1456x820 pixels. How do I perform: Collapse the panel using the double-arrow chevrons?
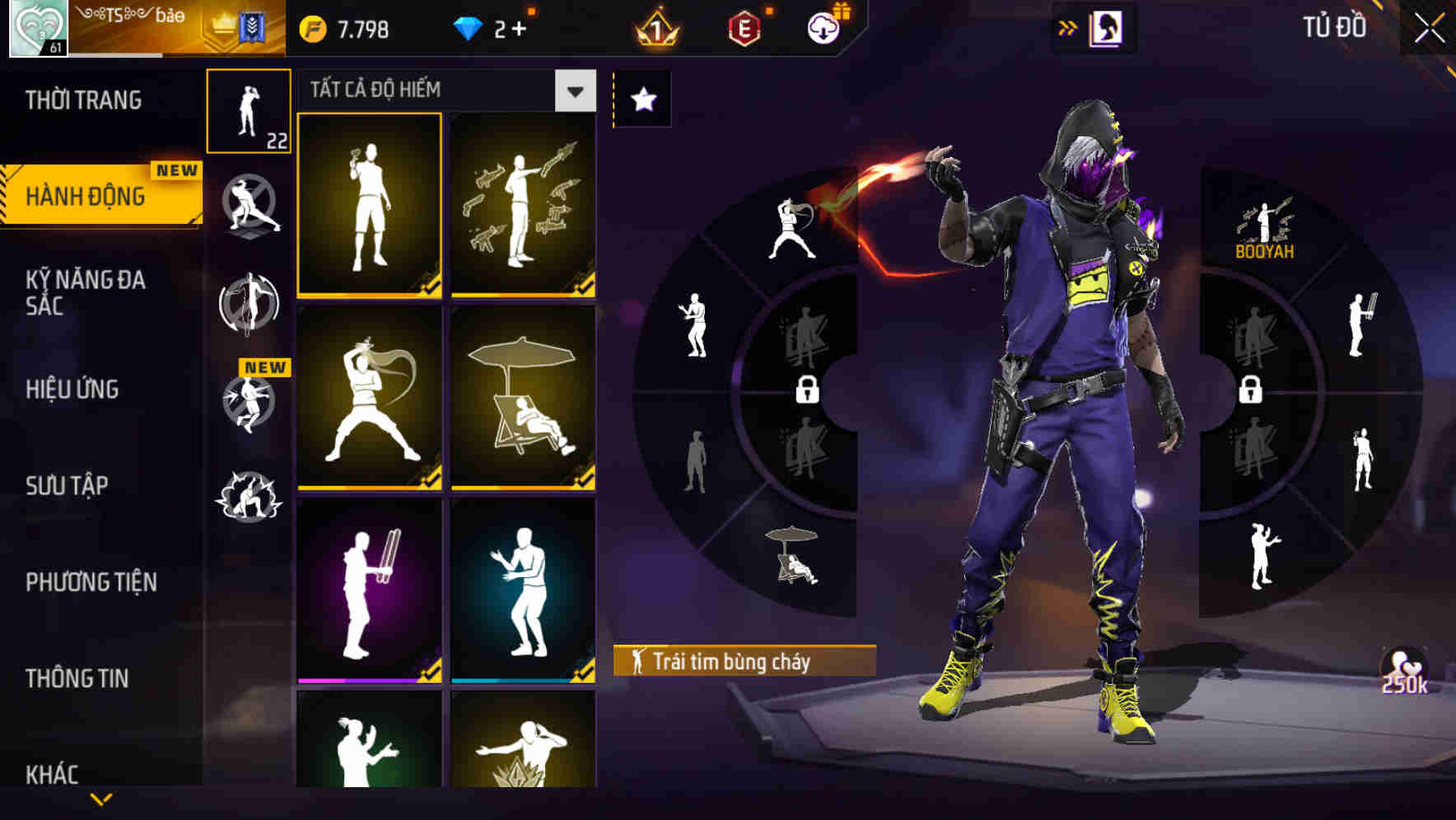pos(1068,26)
